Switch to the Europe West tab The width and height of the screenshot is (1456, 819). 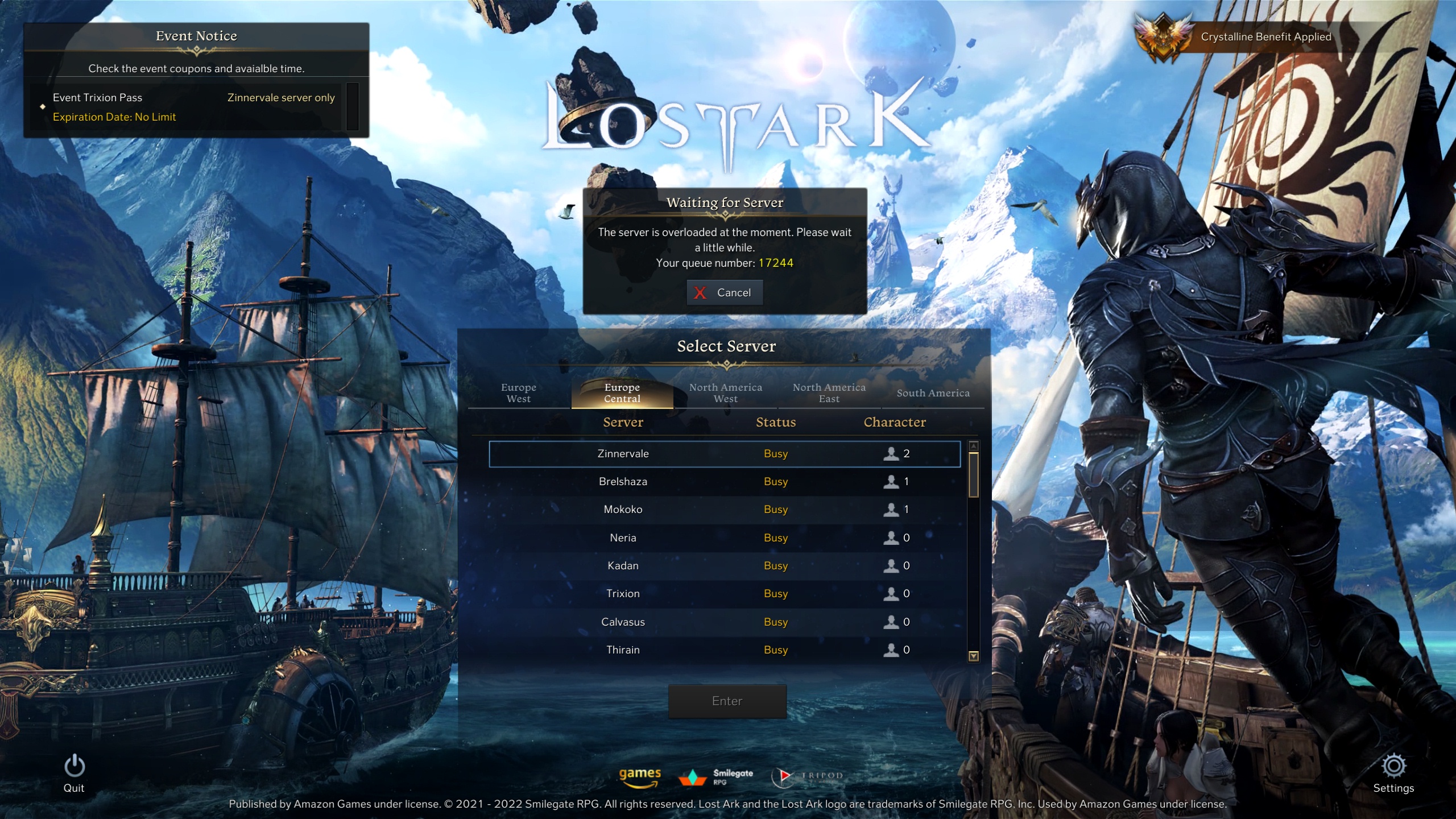[518, 393]
